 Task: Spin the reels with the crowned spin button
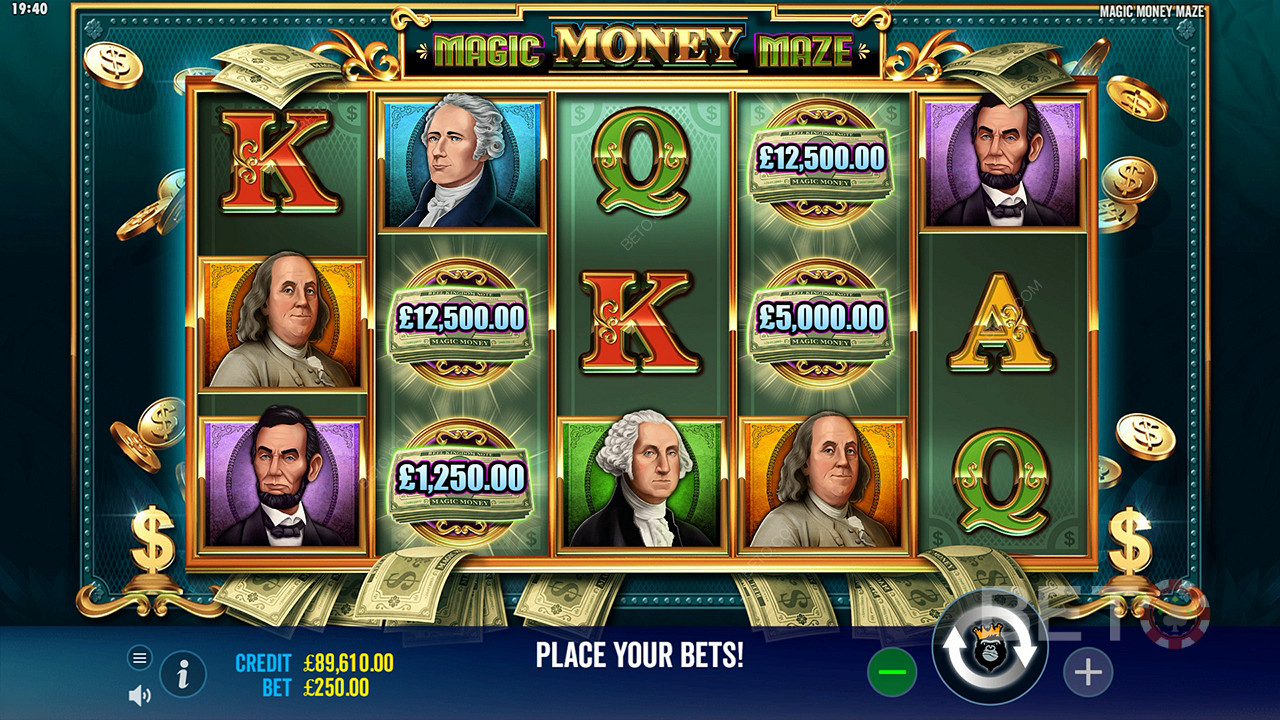click(x=989, y=648)
